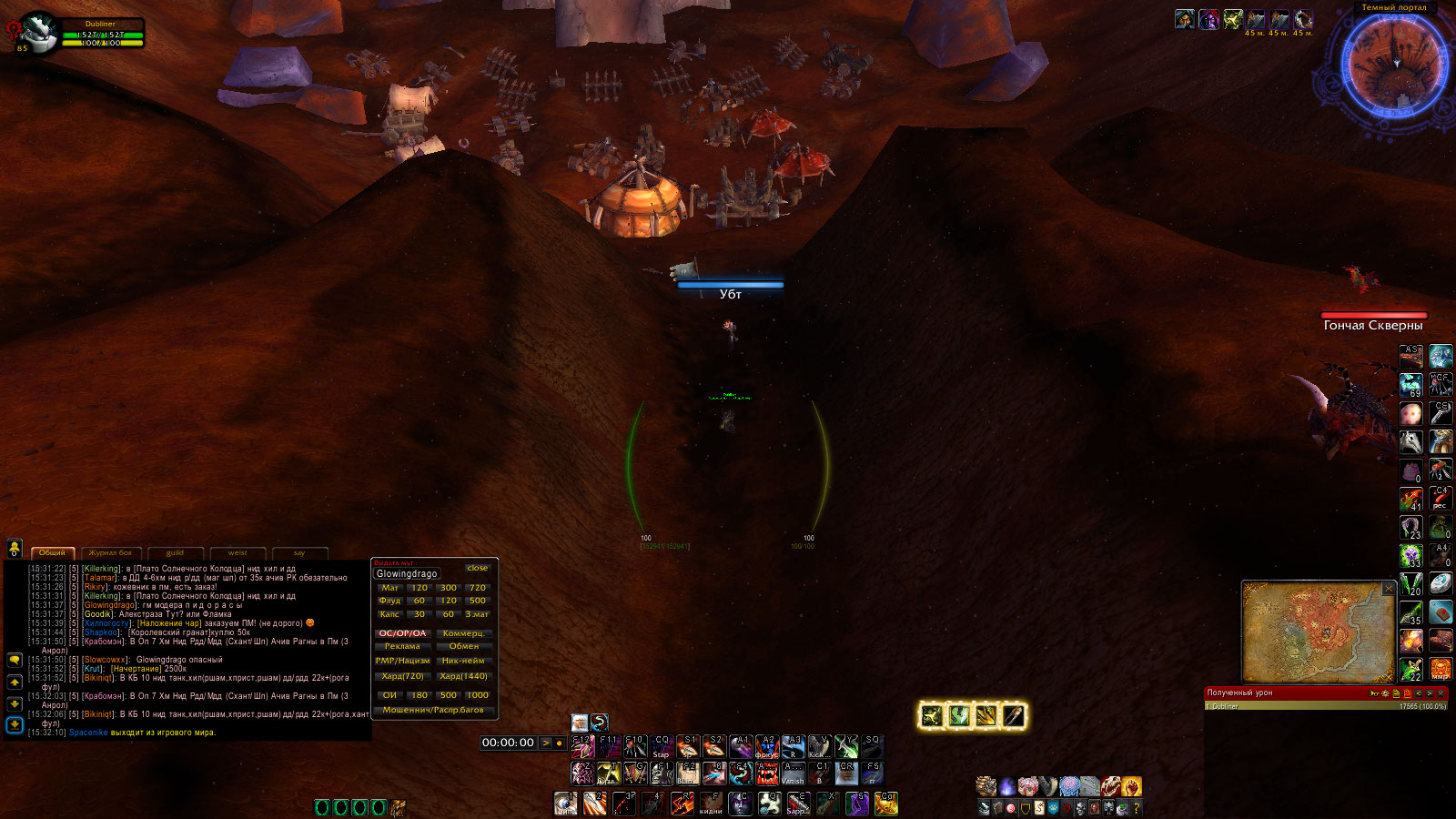
Task: Select the guild chat tab
Action: 175,552
